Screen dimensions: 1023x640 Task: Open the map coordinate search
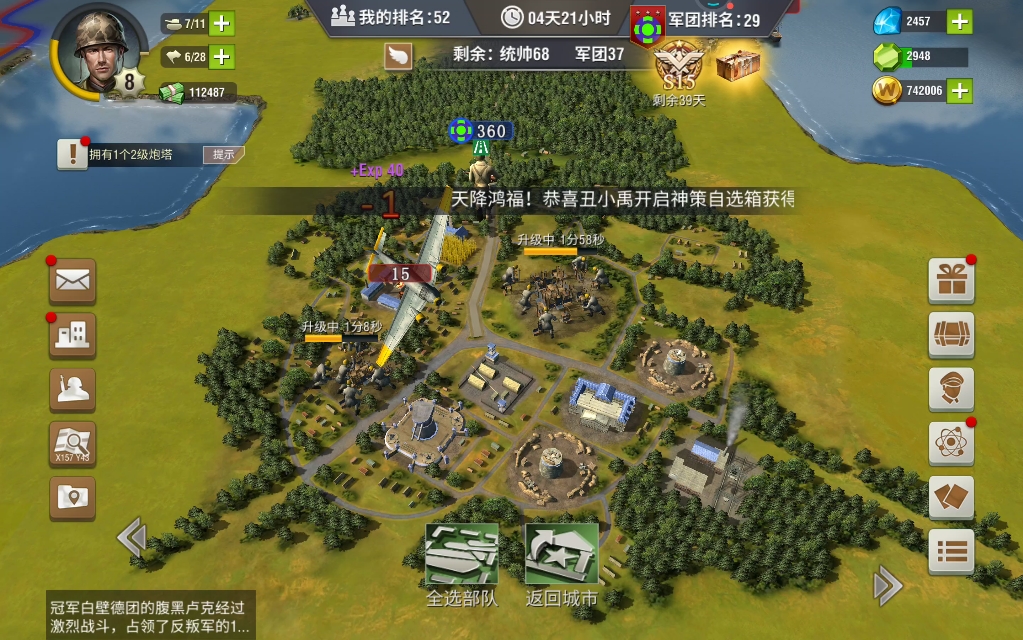tap(73, 444)
